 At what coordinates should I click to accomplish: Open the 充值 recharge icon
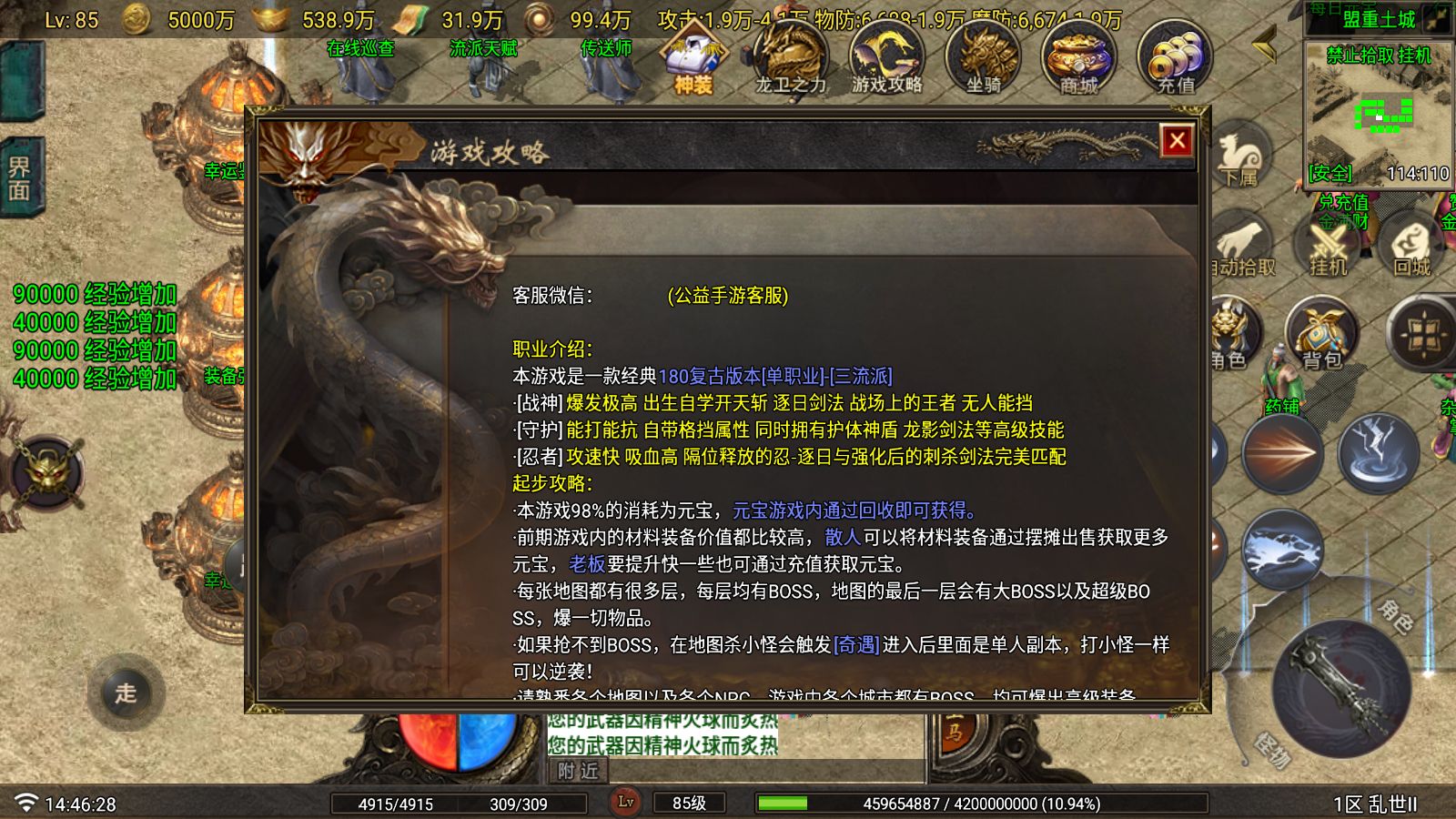pos(1178,56)
